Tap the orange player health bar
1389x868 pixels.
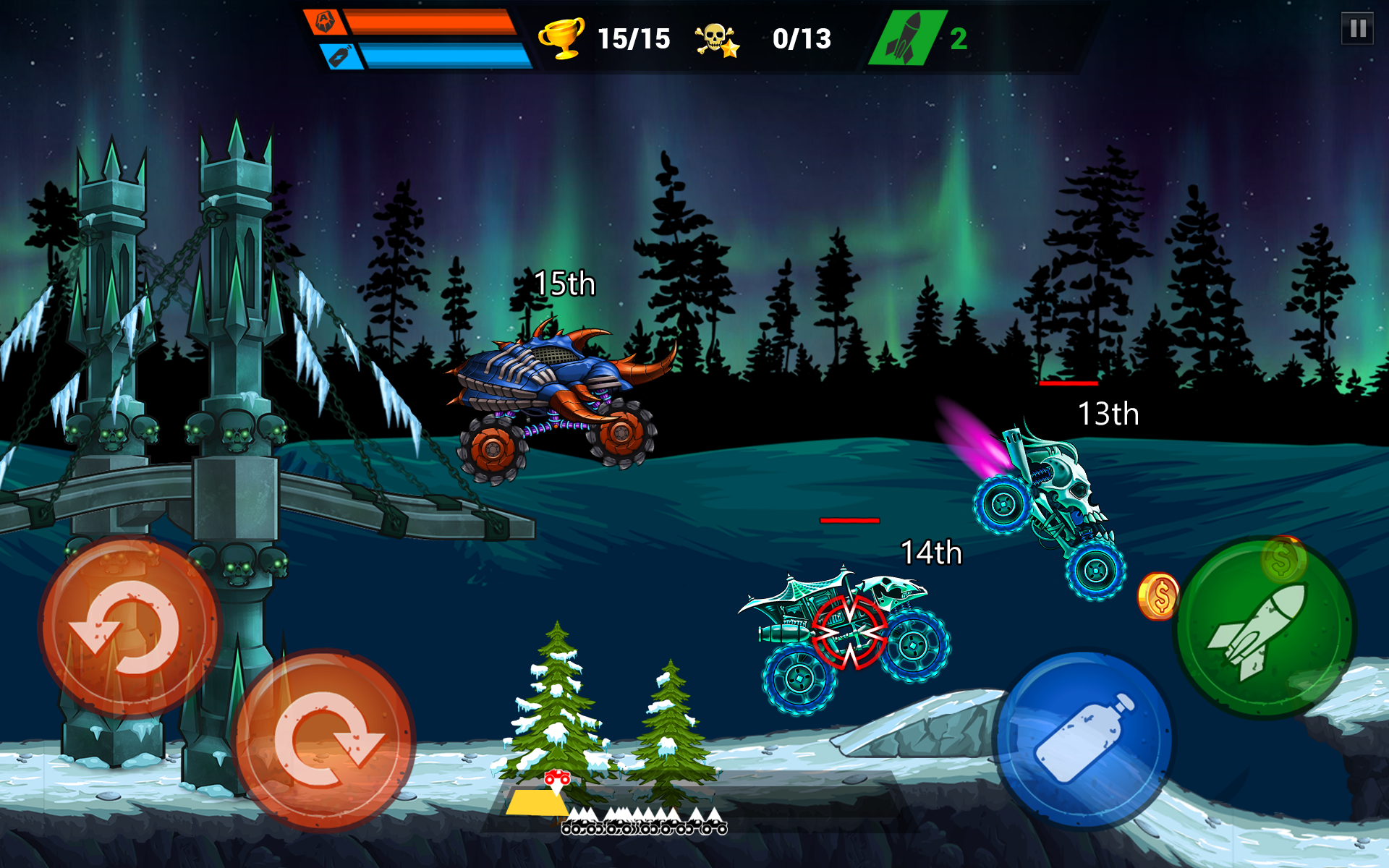pyautogui.click(x=430, y=22)
